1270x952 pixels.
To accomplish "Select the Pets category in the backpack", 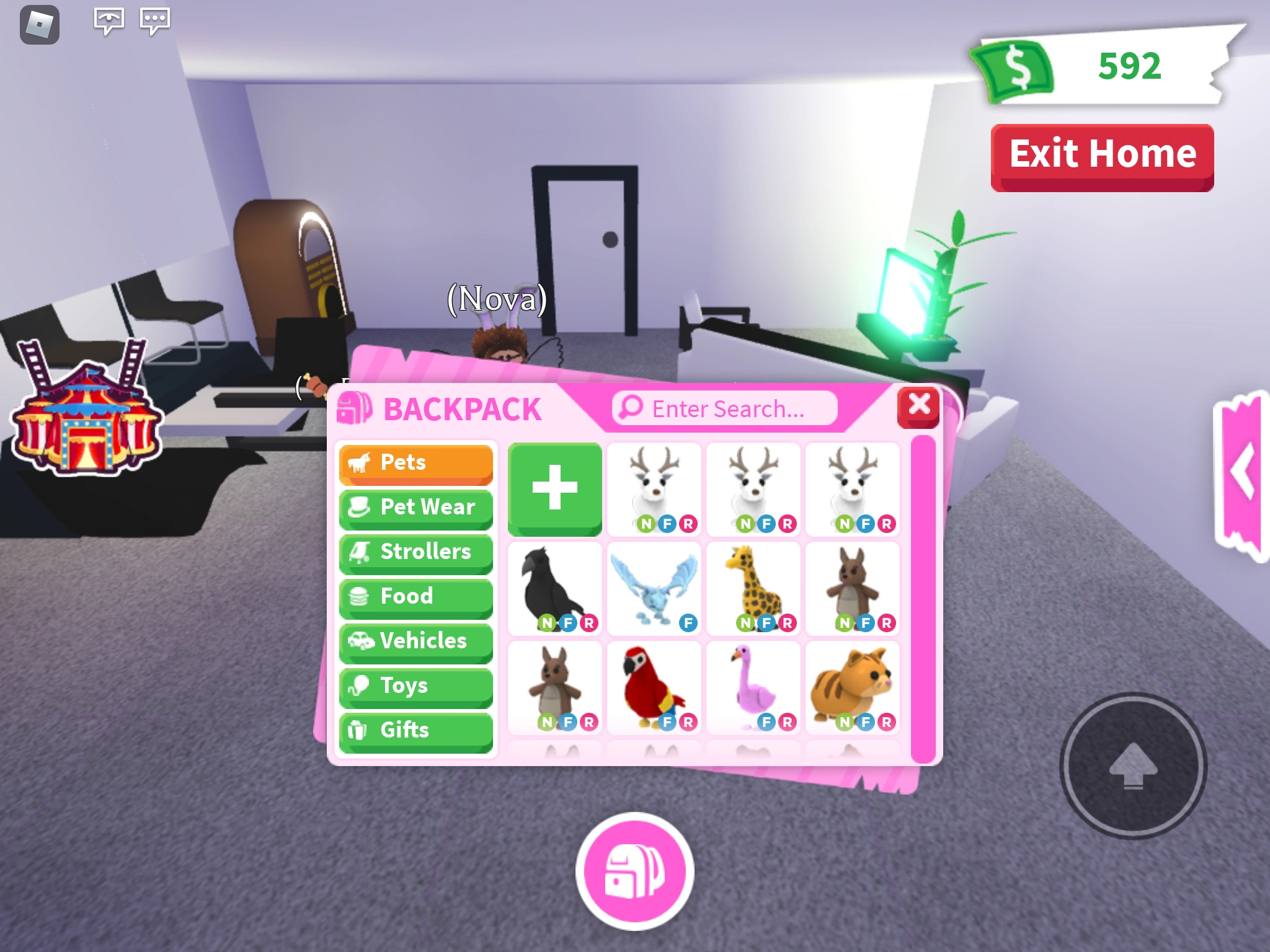I will pyautogui.click(x=415, y=463).
